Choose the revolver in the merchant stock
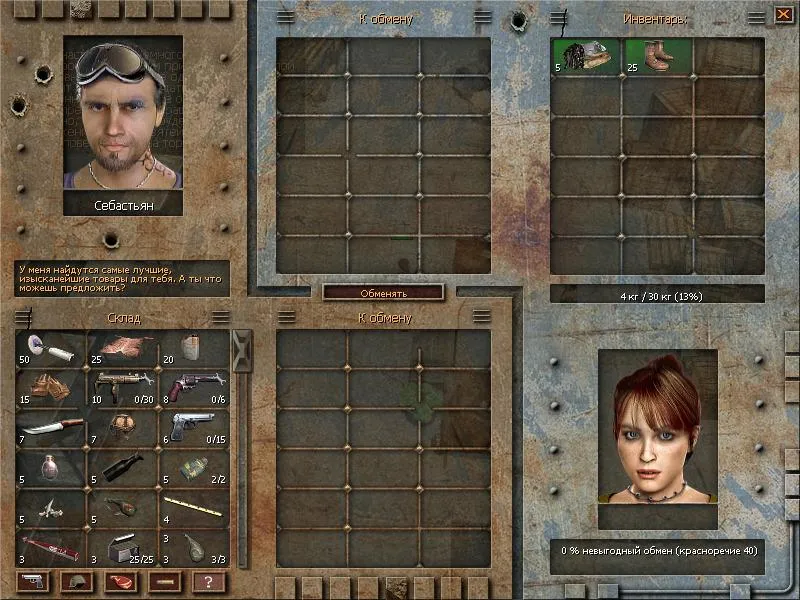This screenshot has height=600, width=800. point(193,385)
